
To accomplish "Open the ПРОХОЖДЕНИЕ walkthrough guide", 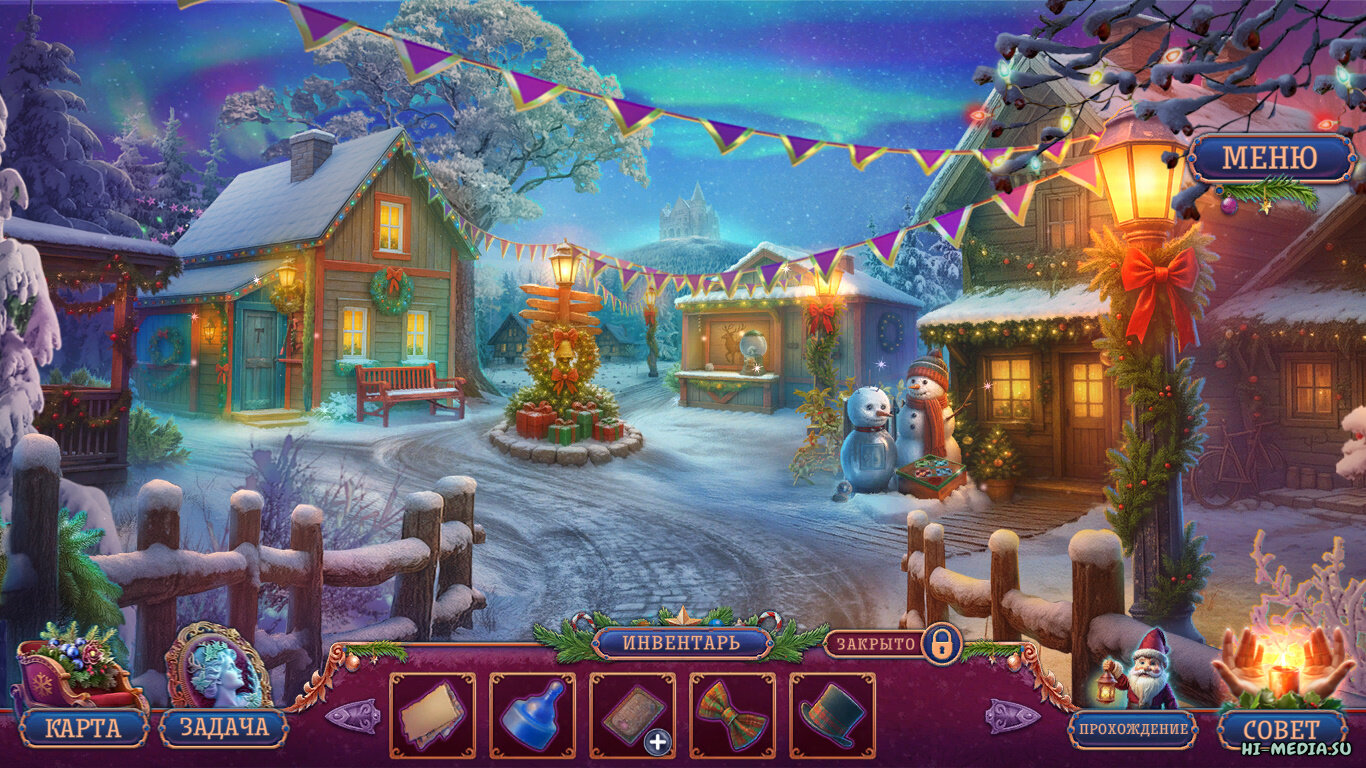I will (1132, 729).
